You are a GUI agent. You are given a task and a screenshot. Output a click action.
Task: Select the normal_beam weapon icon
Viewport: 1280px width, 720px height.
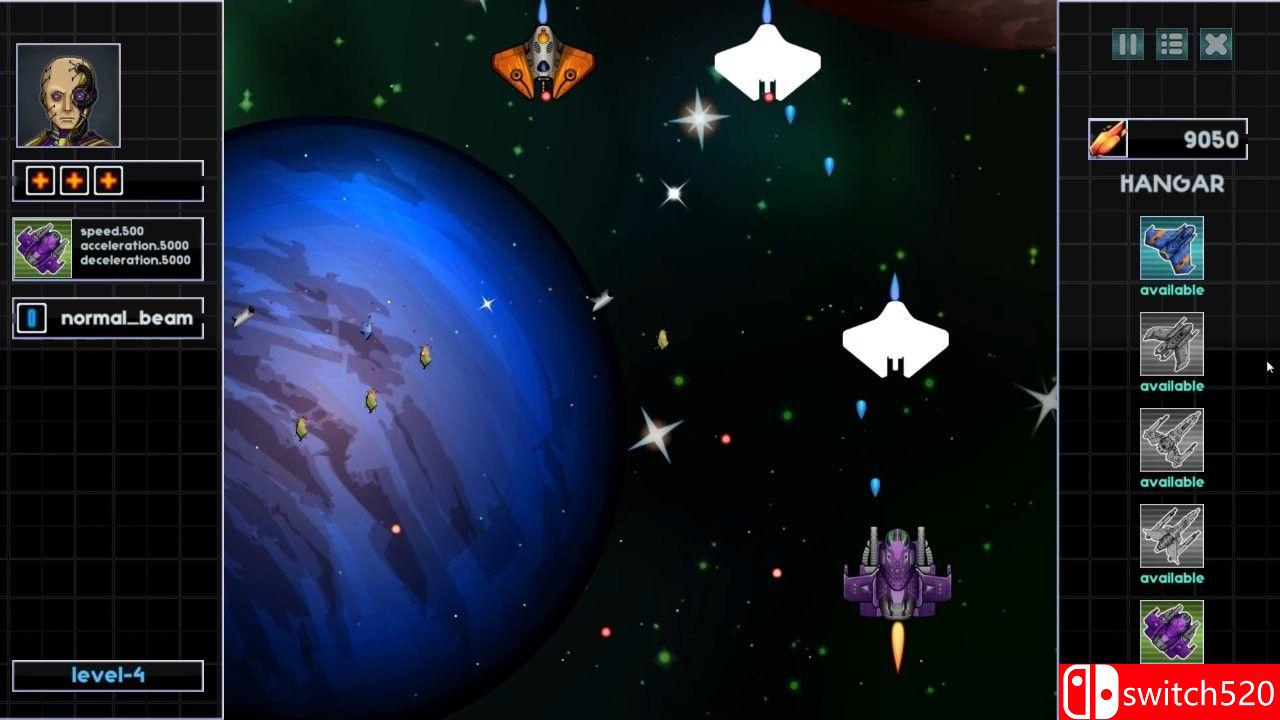point(31,317)
